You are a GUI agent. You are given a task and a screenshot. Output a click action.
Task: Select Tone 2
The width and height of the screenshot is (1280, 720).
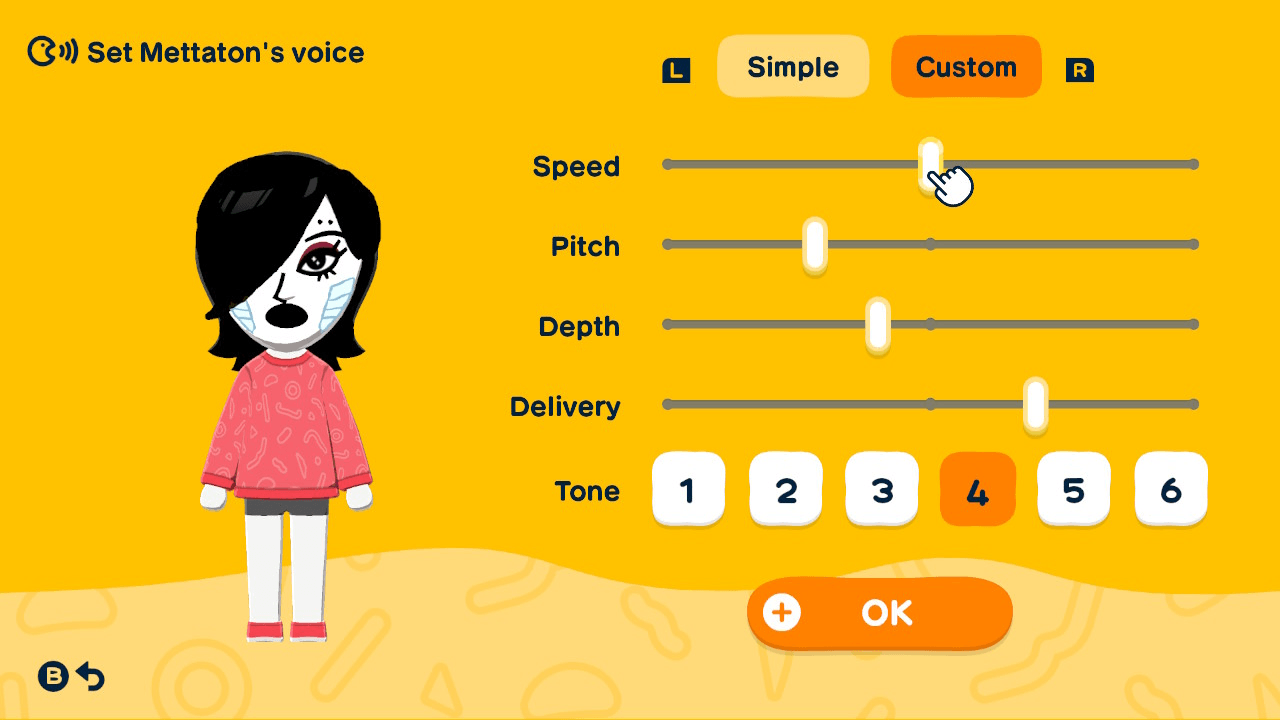[786, 489]
